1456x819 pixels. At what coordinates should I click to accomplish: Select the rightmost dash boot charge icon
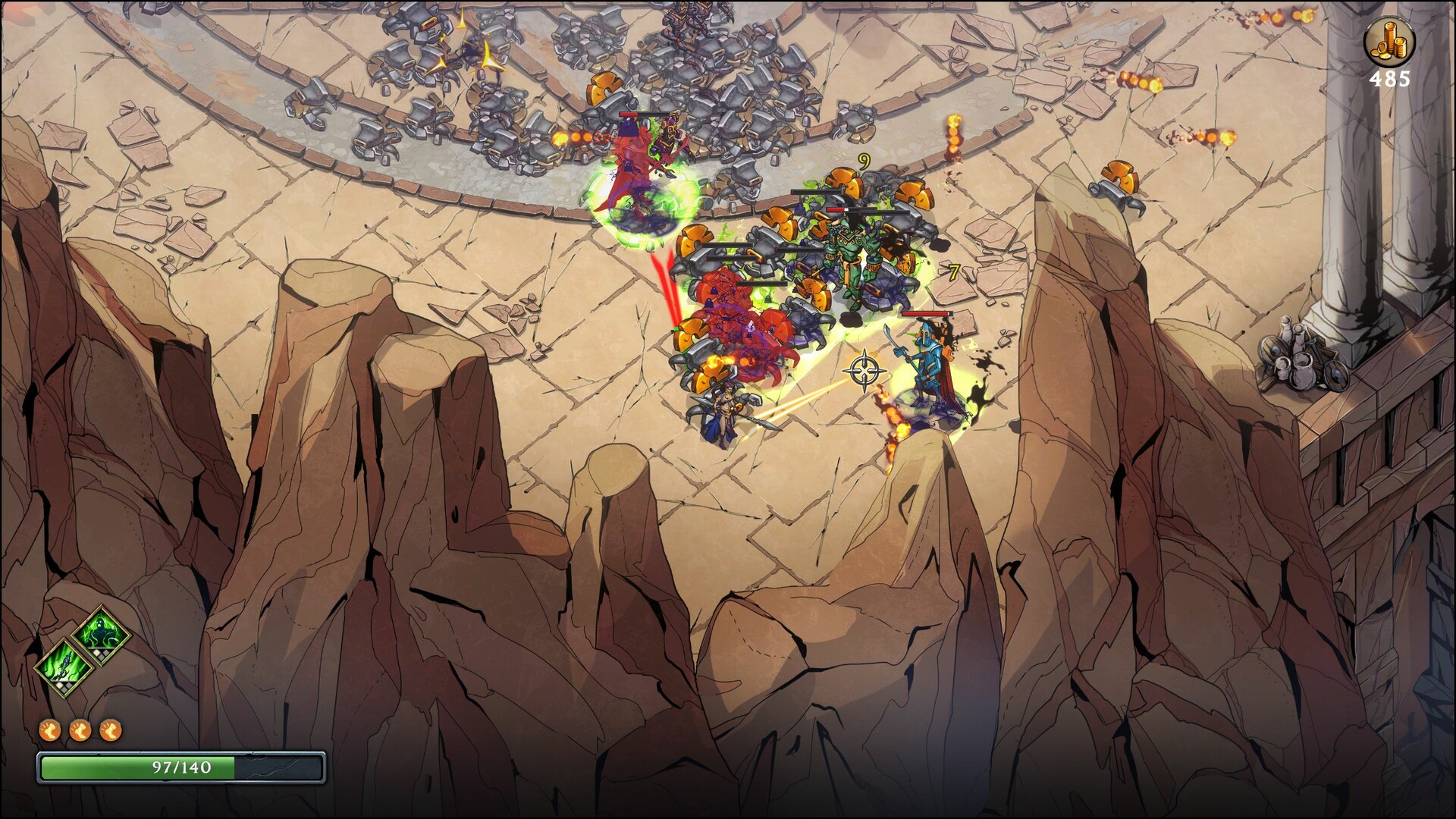point(110,730)
